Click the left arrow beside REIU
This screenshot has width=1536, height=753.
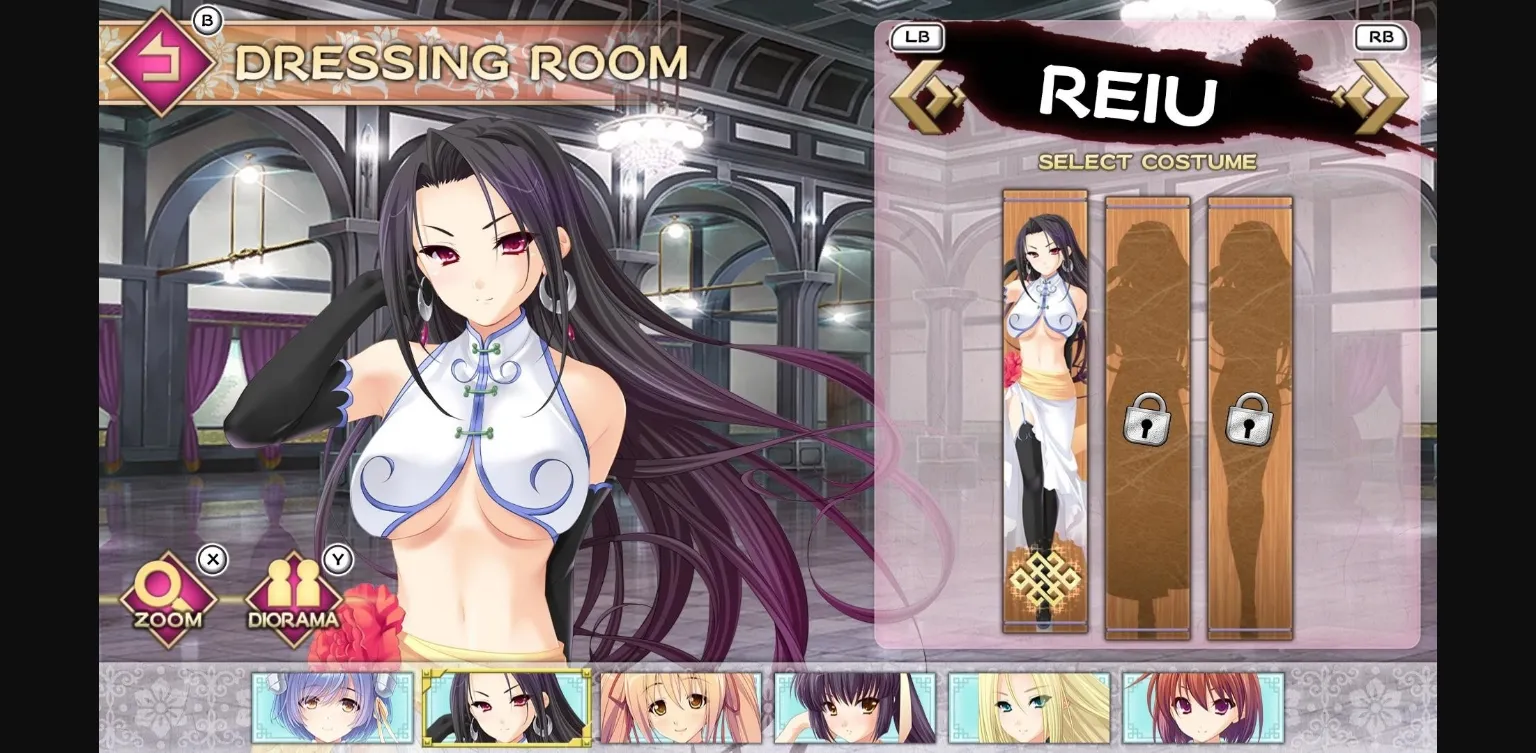[927, 97]
